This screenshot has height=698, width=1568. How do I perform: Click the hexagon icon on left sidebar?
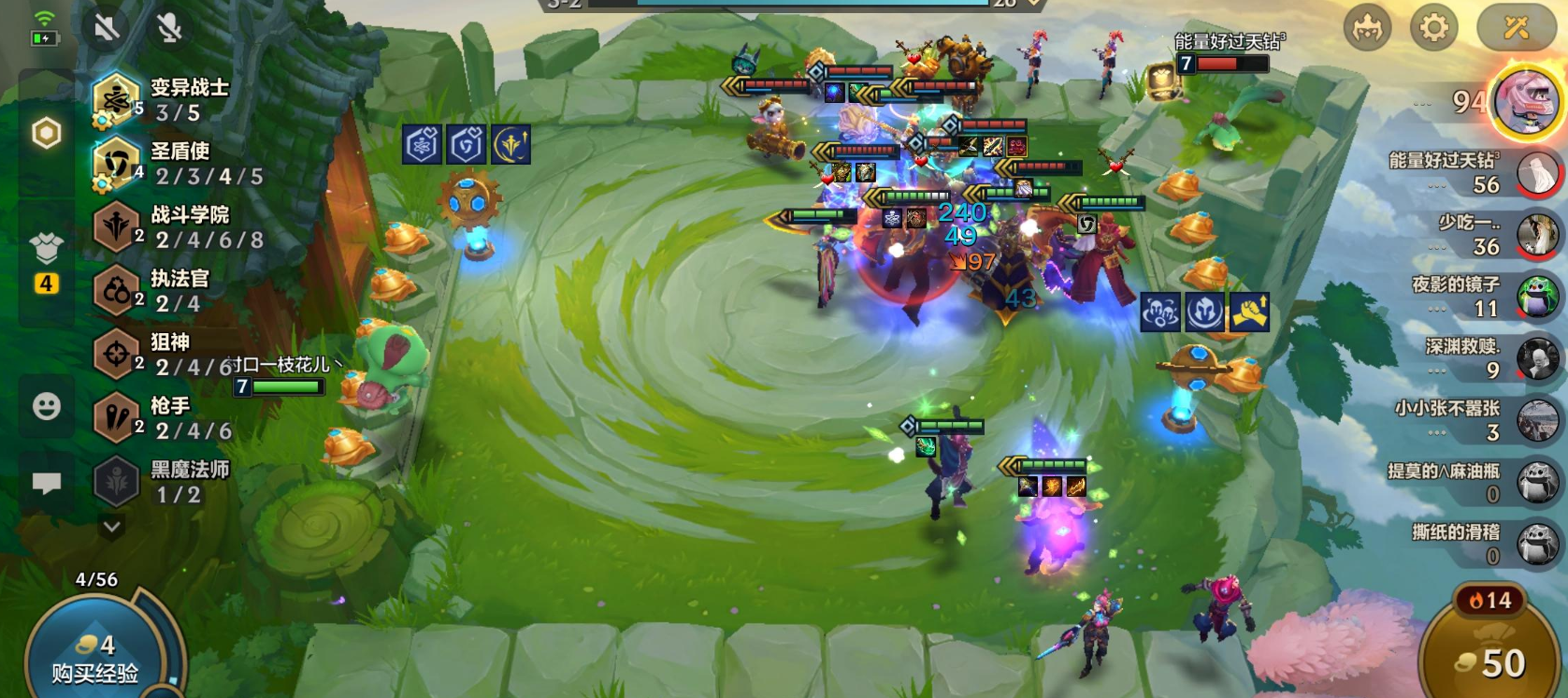47,133
